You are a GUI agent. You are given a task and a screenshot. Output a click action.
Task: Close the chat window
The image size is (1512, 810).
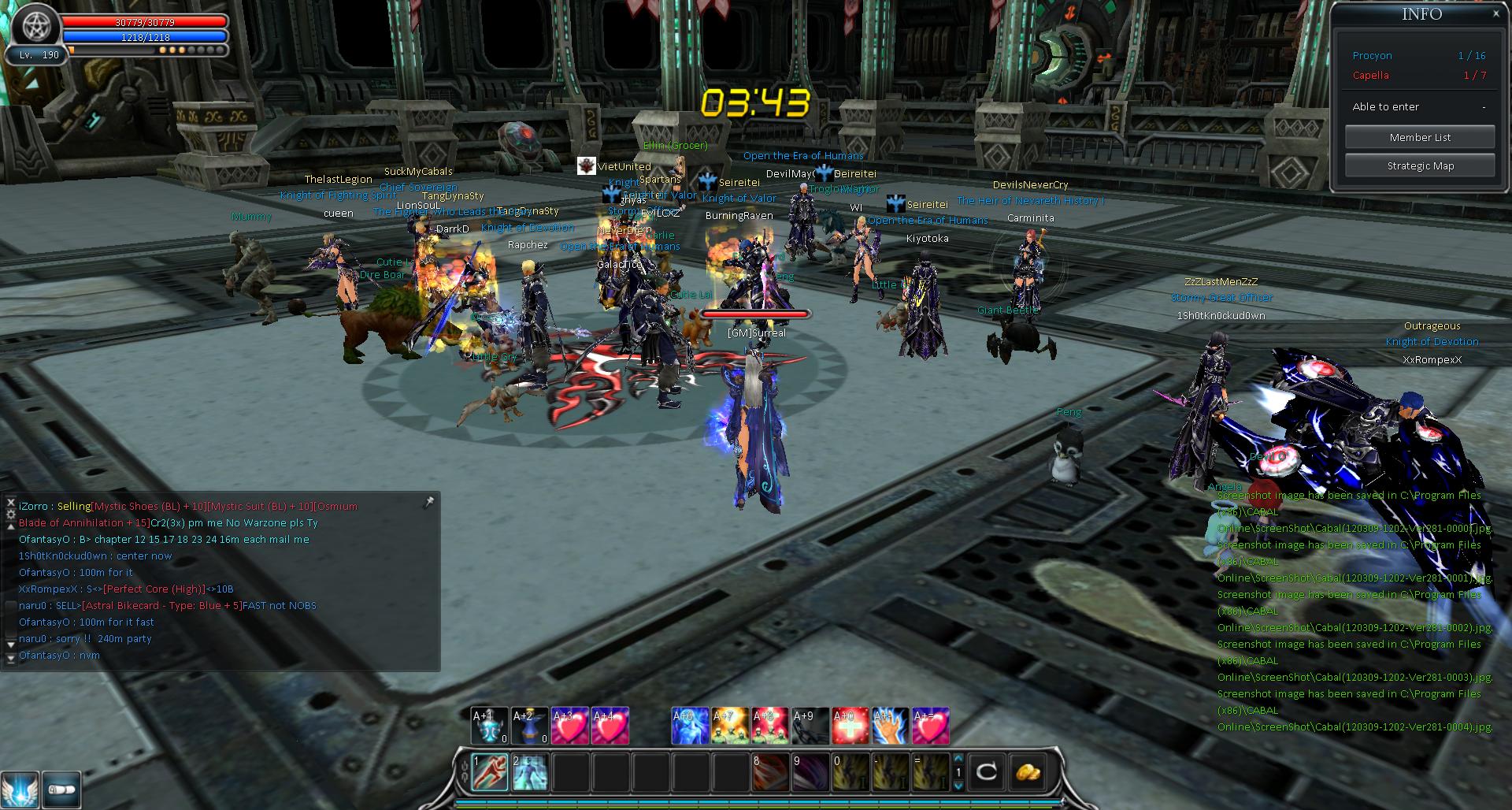point(10,501)
